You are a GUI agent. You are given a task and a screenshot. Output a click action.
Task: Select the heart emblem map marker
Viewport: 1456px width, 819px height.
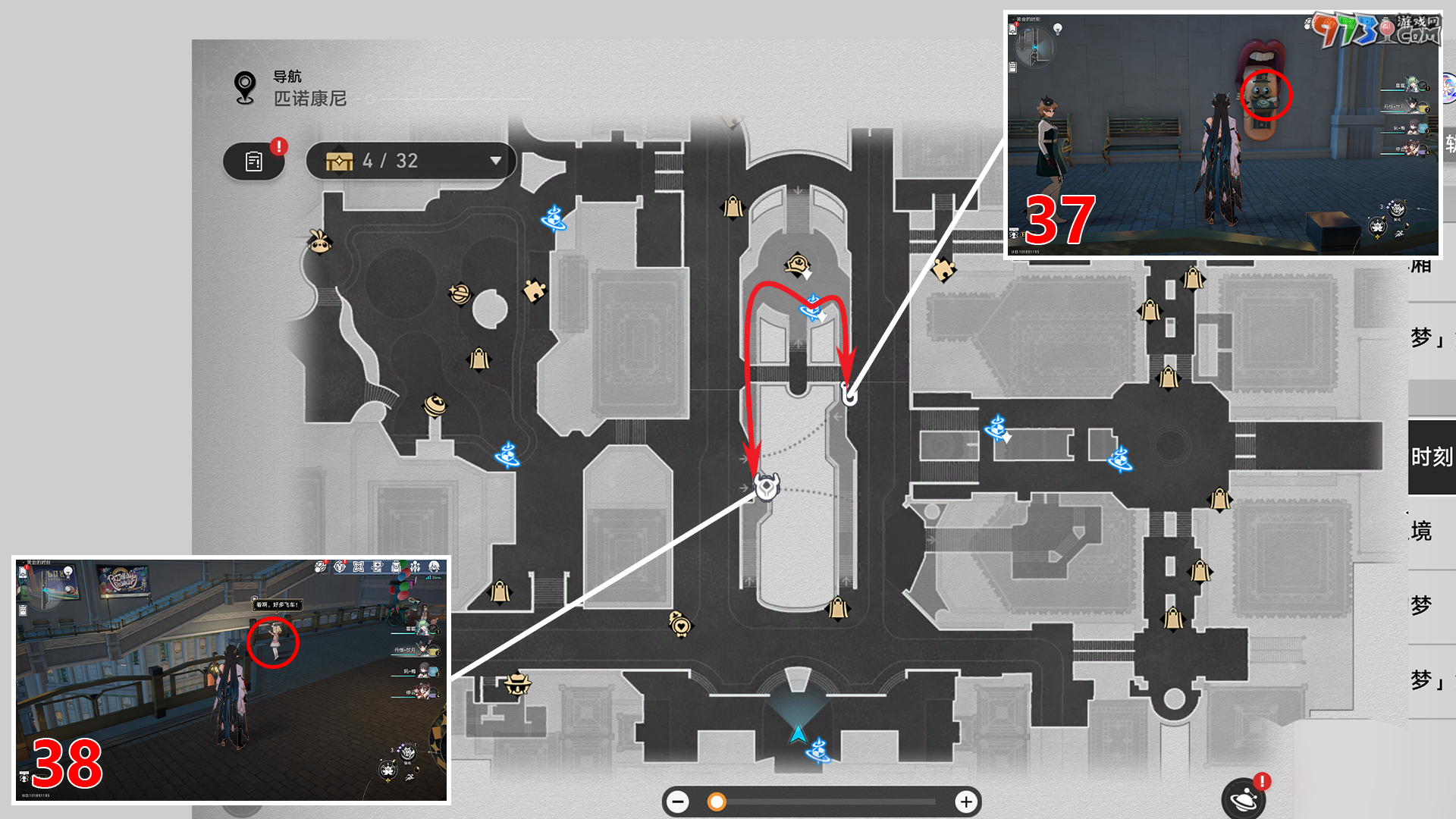click(680, 624)
